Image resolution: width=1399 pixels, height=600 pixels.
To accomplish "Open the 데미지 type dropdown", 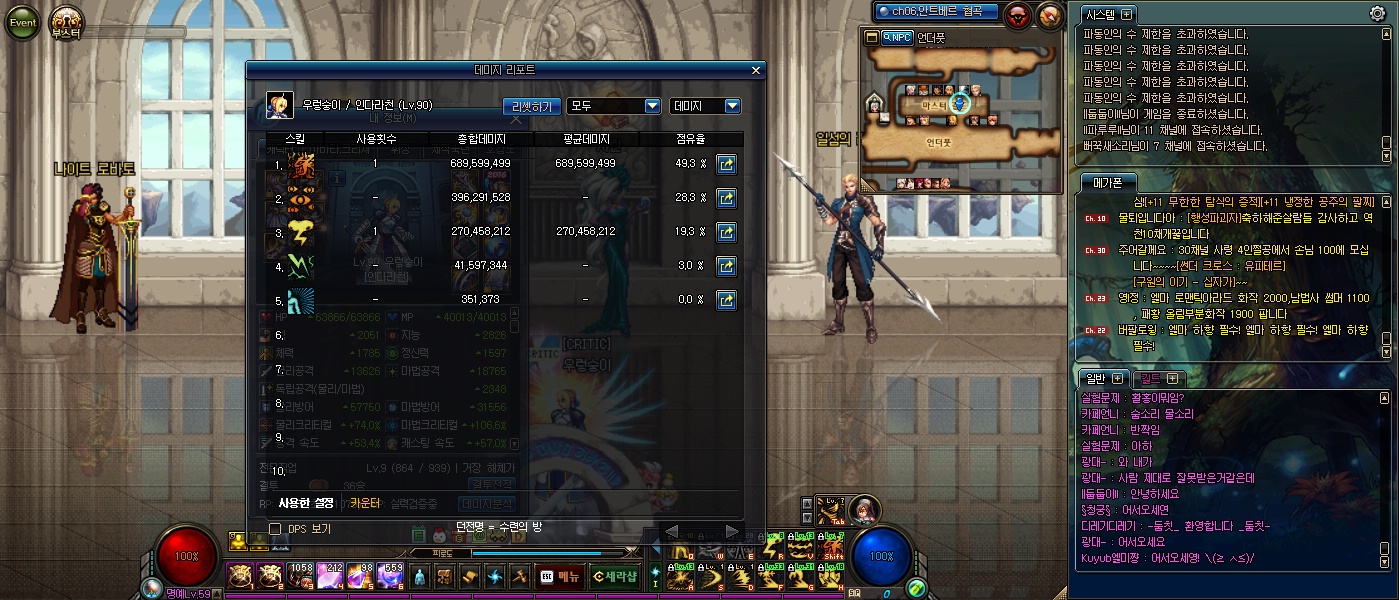I will tap(705, 105).
